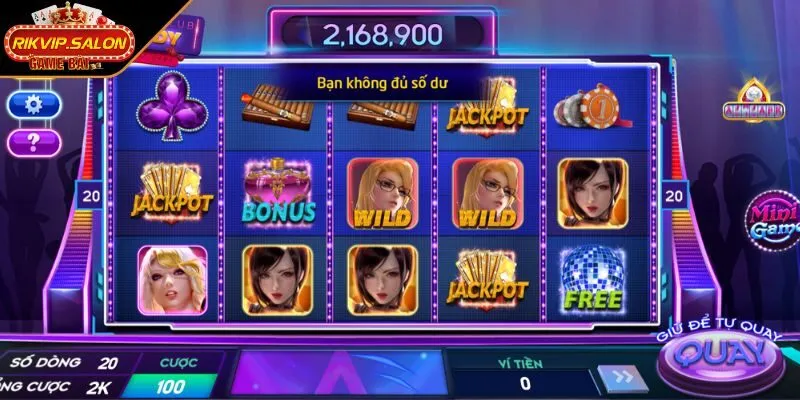Image resolution: width=800 pixels, height=400 pixels.
Task: Open the question mark help button
Action: pos(33,142)
